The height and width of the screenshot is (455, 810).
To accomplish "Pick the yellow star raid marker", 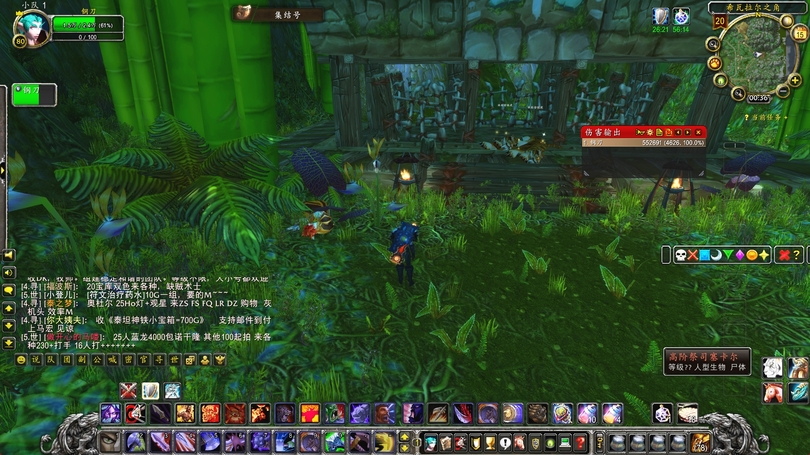I will pyautogui.click(x=766, y=255).
